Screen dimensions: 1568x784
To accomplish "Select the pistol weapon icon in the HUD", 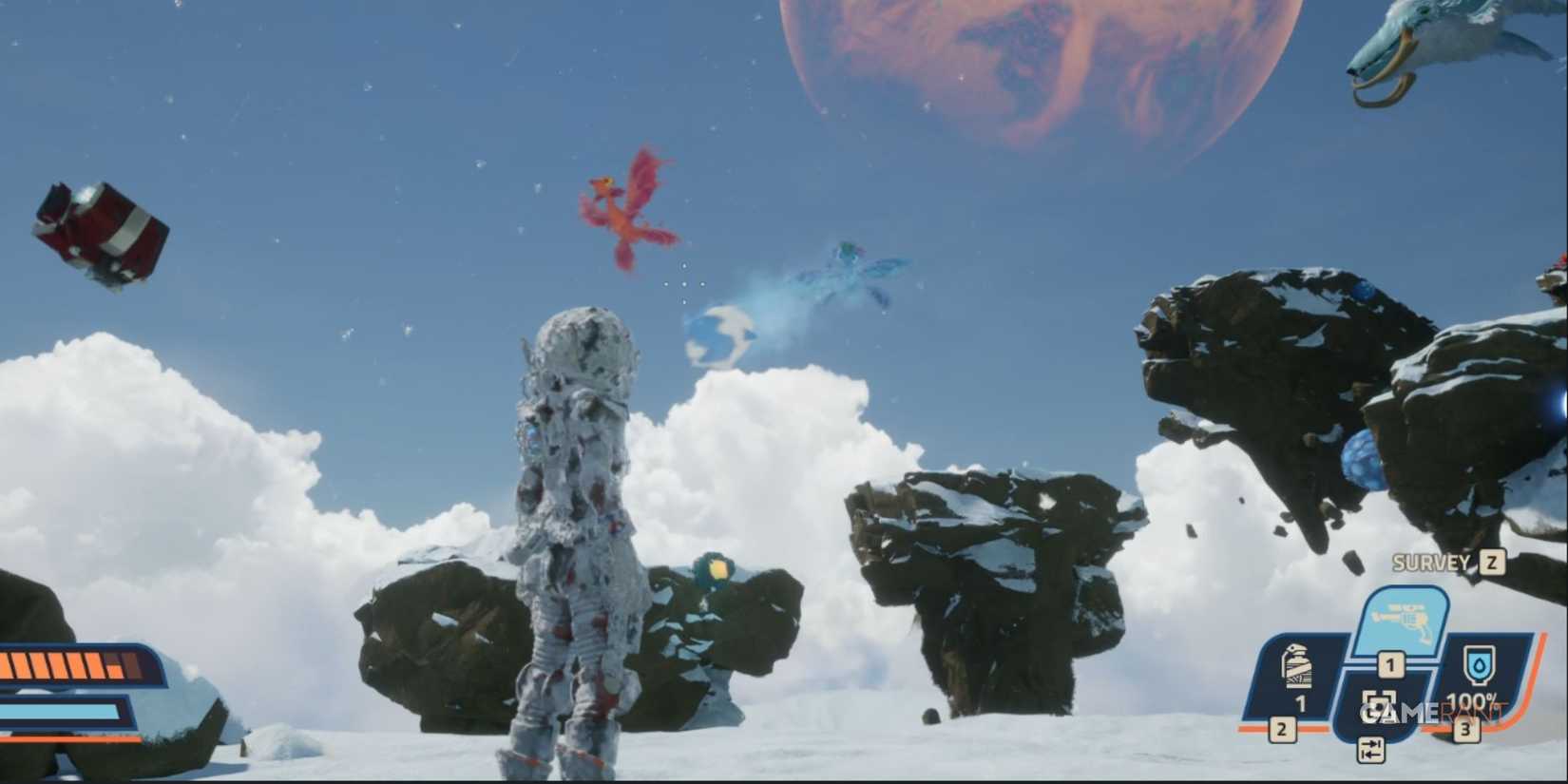I will coord(1401,619).
